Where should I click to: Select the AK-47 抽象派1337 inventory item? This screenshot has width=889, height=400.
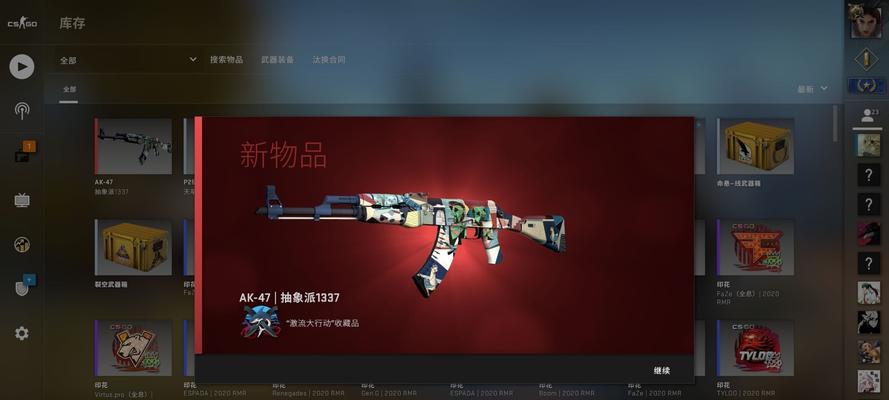tap(133, 147)
